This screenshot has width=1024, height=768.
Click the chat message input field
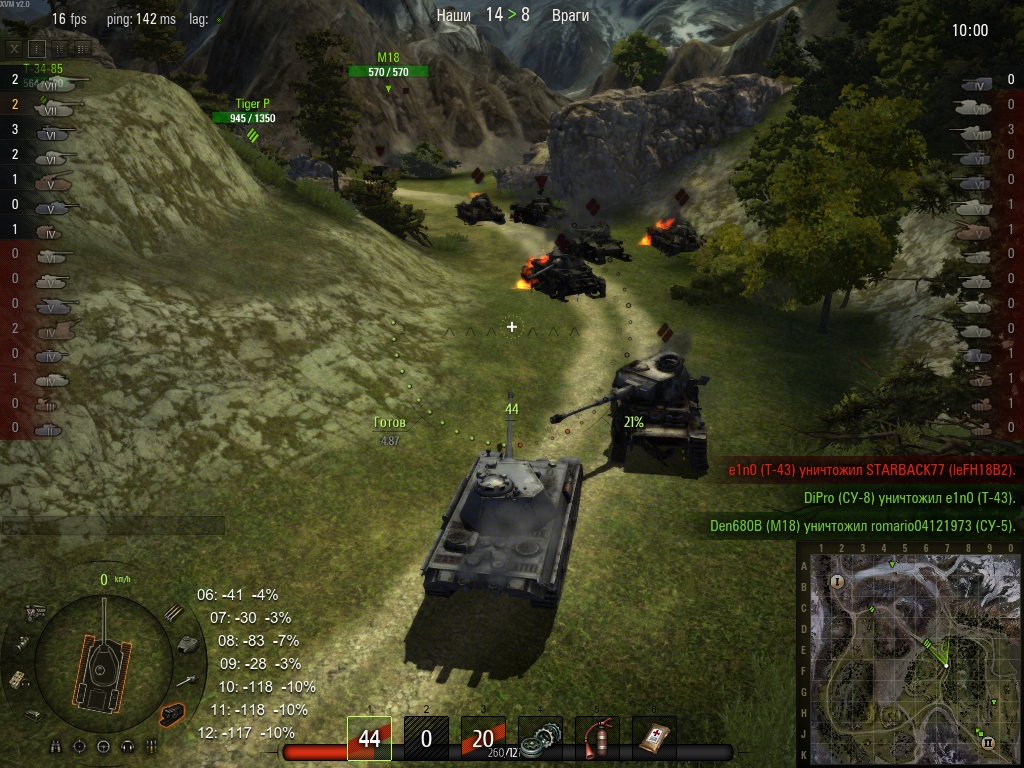(x=112, y=526)
